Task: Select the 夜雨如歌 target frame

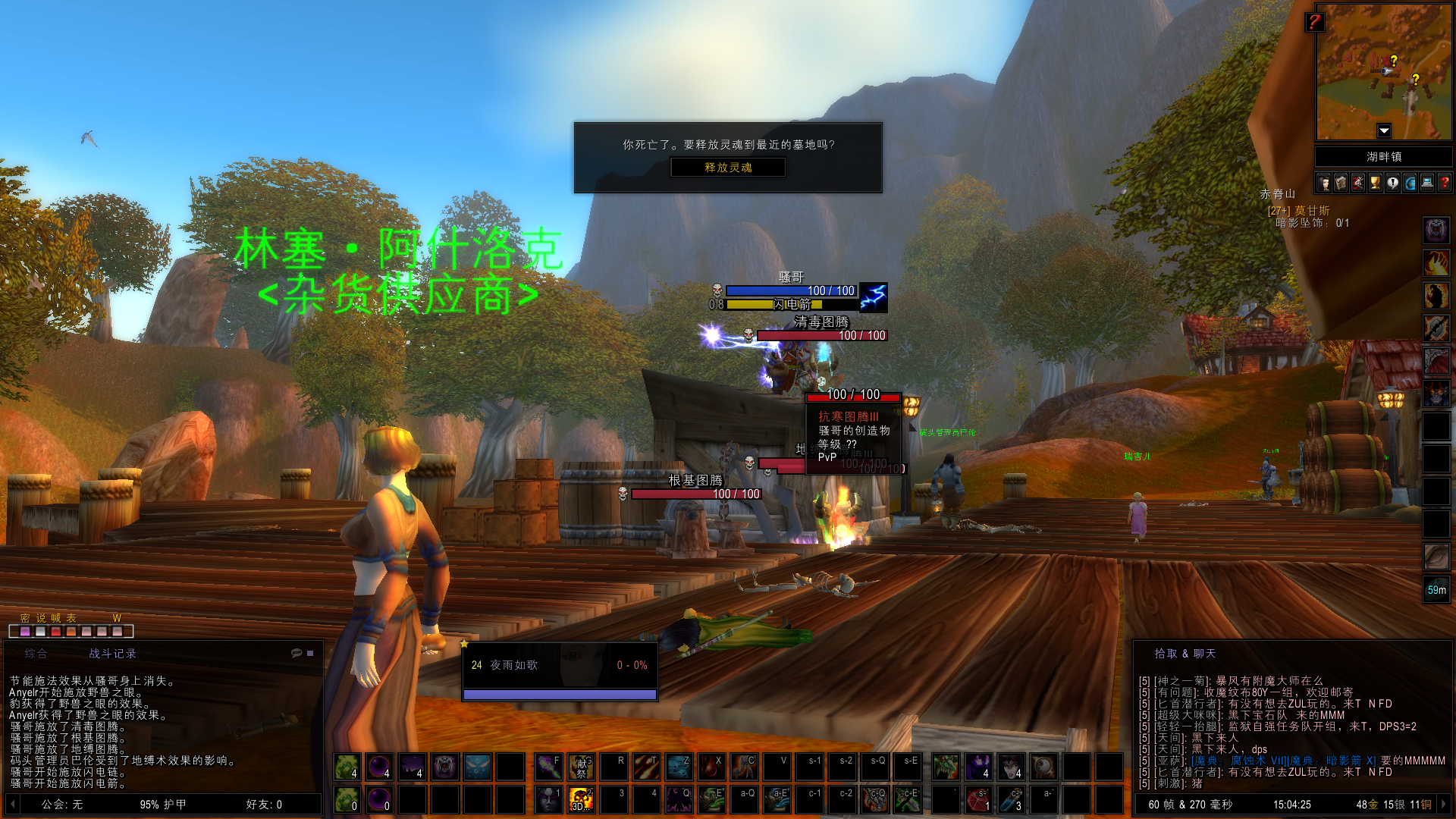Action: [560, 666]
